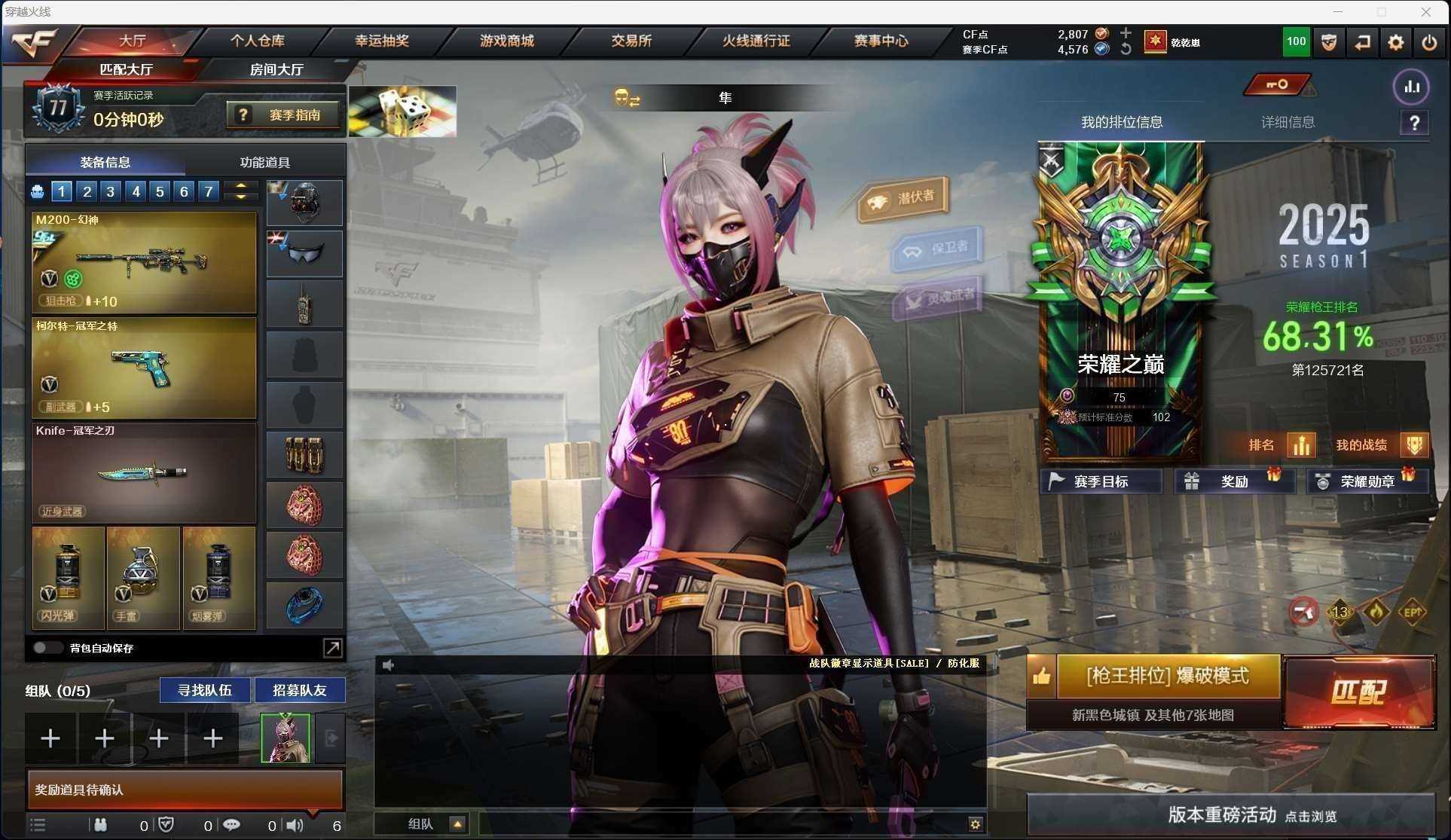
Task: Switch to the 房间大厅 tab
Action: tap(276, 69)
